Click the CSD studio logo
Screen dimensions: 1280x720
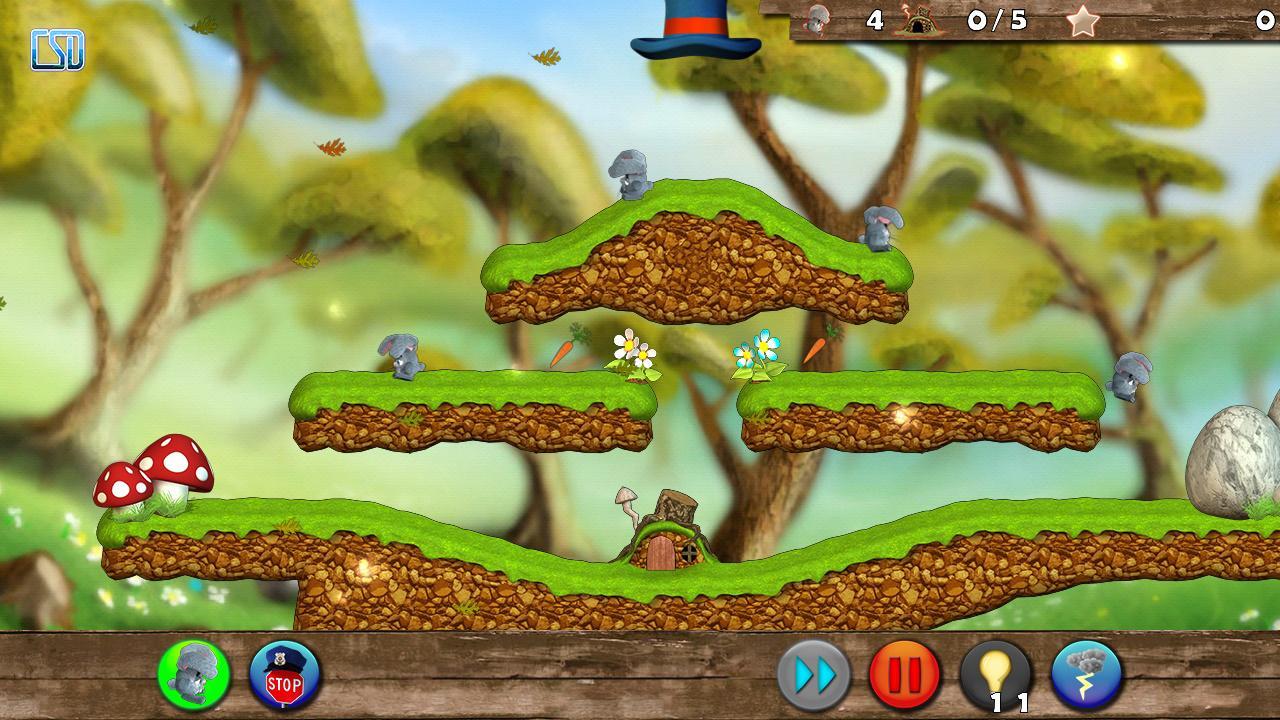(56, 43)
